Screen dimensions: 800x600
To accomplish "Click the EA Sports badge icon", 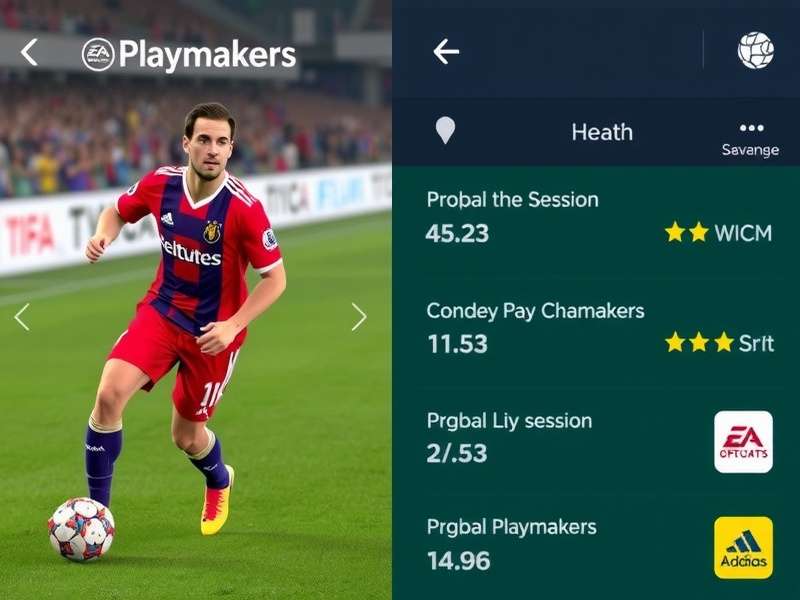I will click(743, 441).
